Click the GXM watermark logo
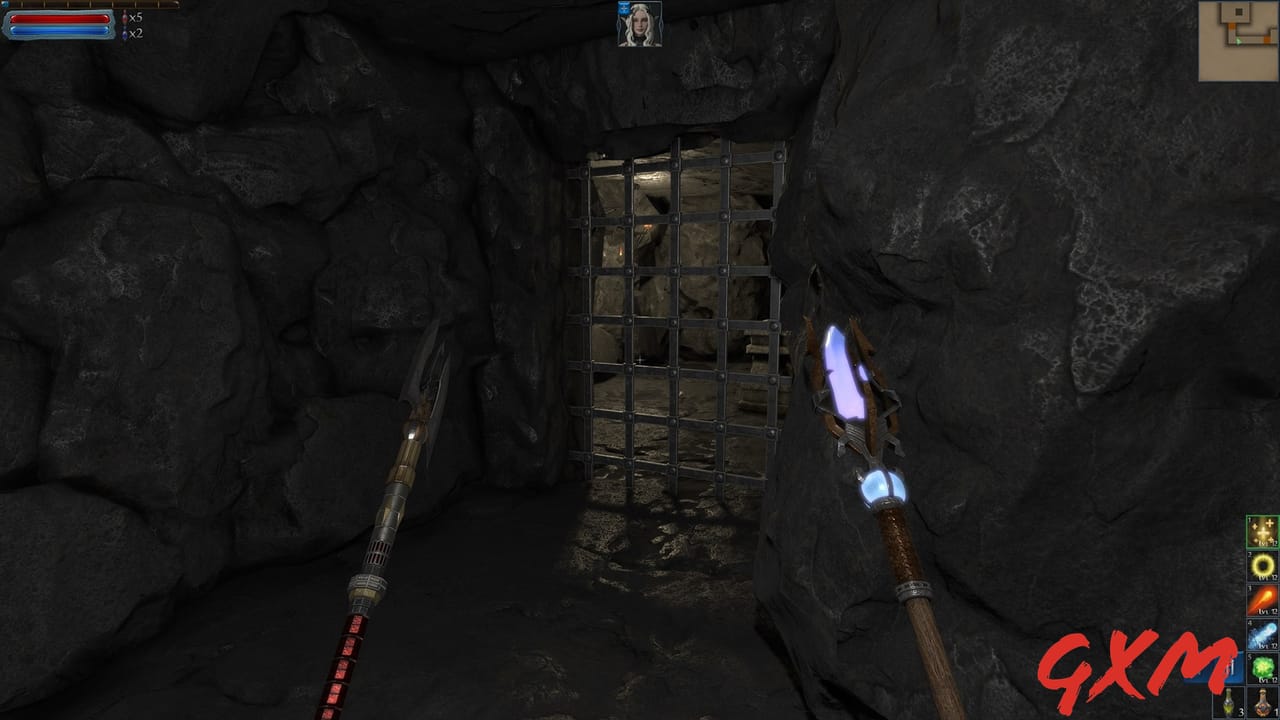The width and height of the screenshot is (1280, 720). pos(1132,670)
